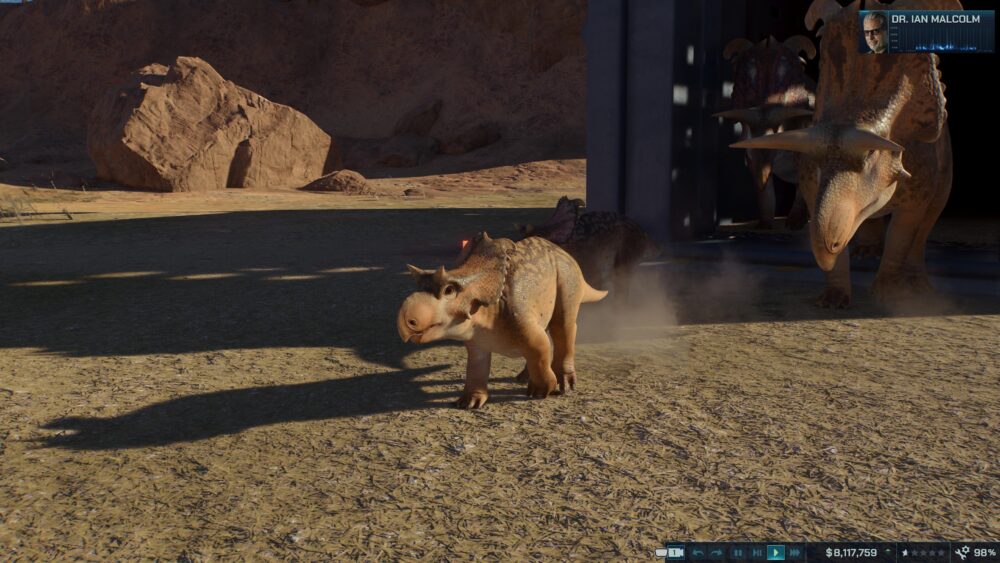Open the wrench and gear status panel
The width and height of the screenshot is (1000, 563).
(x=974, y=553)
